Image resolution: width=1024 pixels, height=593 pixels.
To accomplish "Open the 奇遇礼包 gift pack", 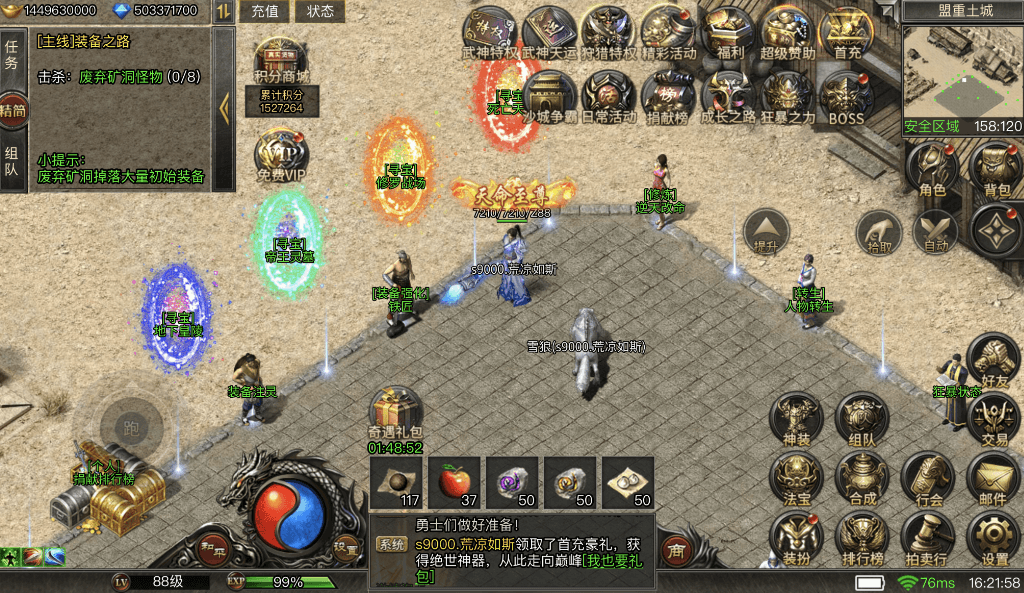I will 395,412.
